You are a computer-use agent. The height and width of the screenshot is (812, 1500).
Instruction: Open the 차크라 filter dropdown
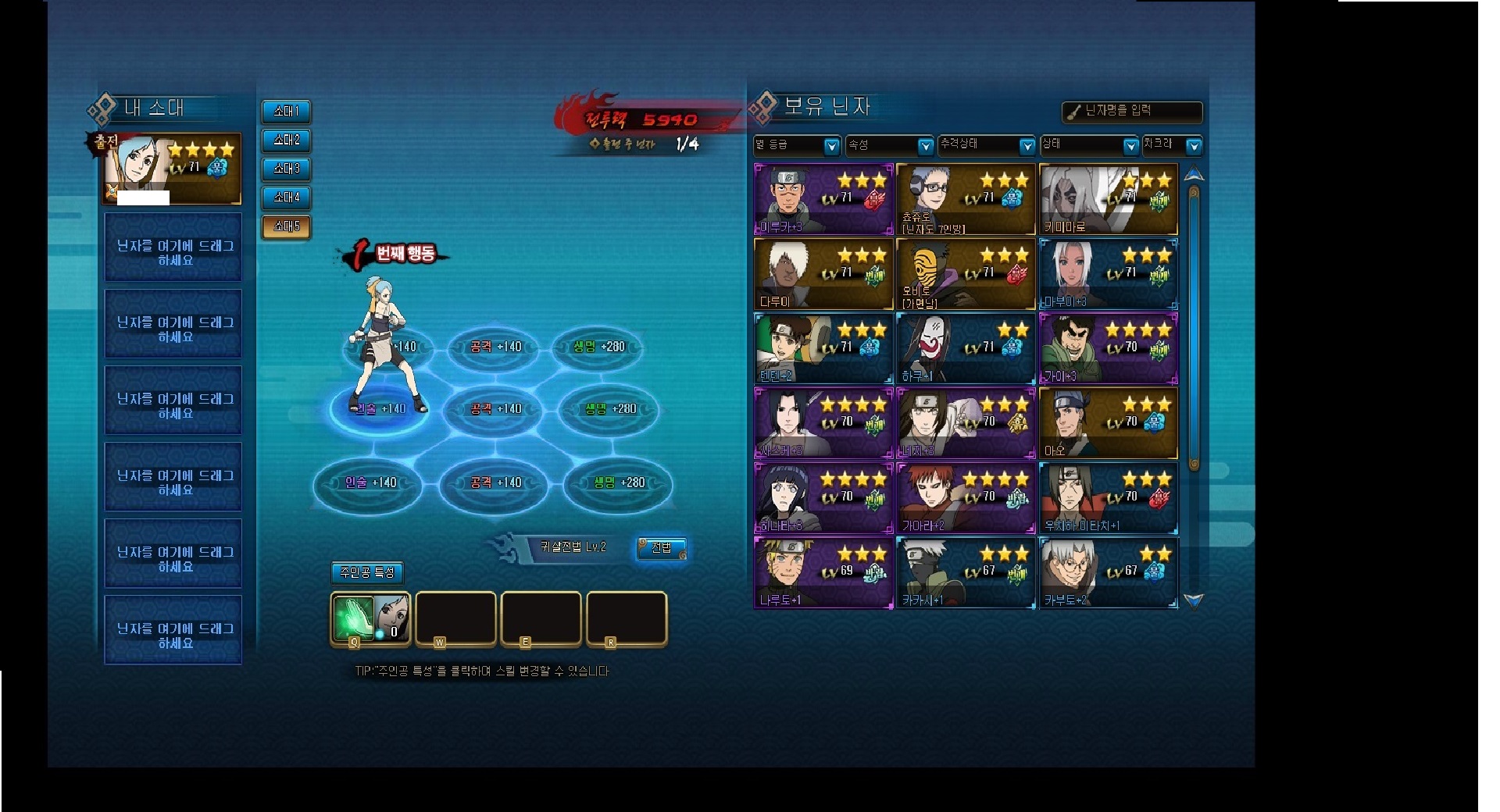[1171, 145]
